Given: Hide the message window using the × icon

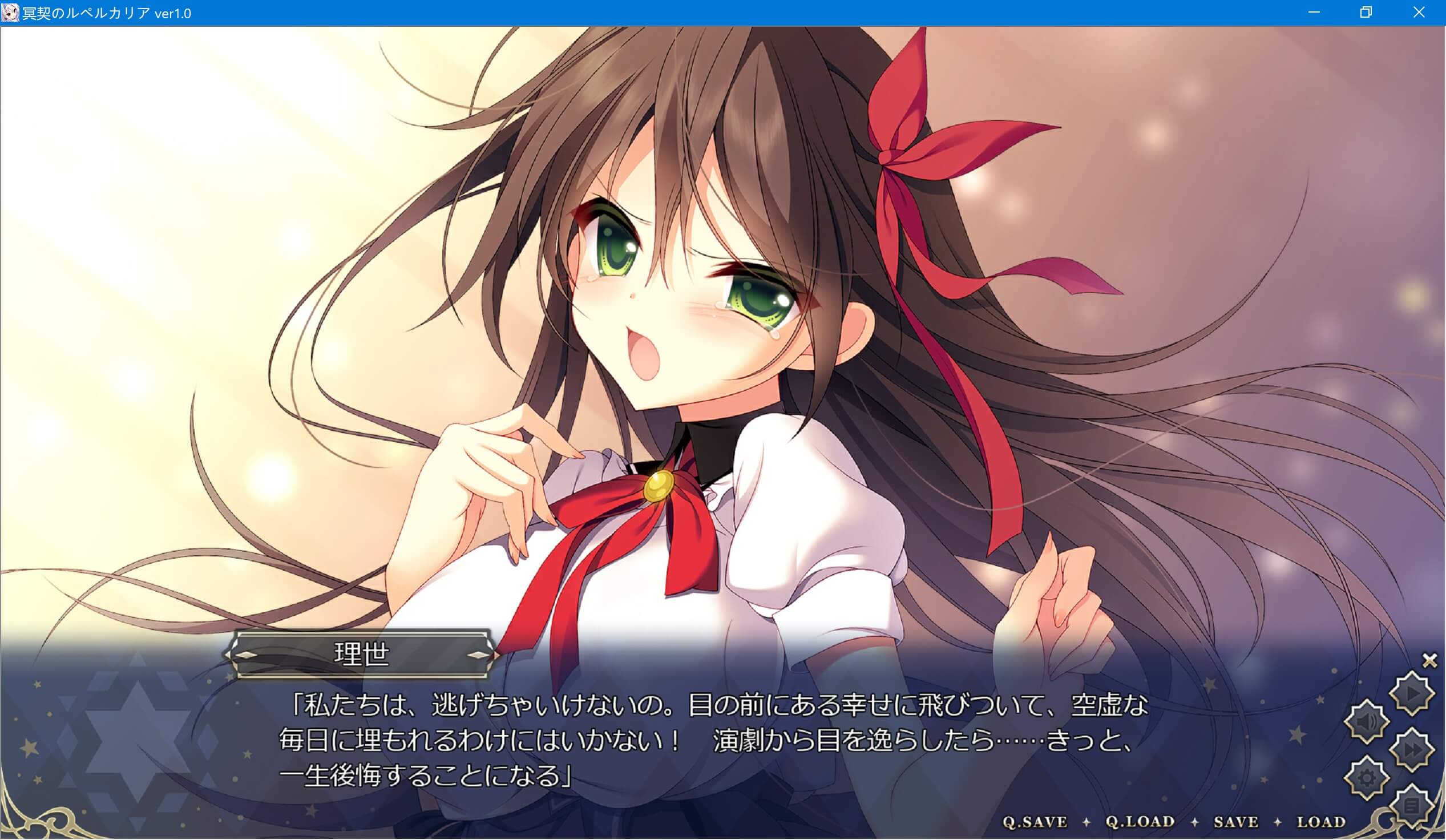Looking at the screenshot, I should point(1428,660).
